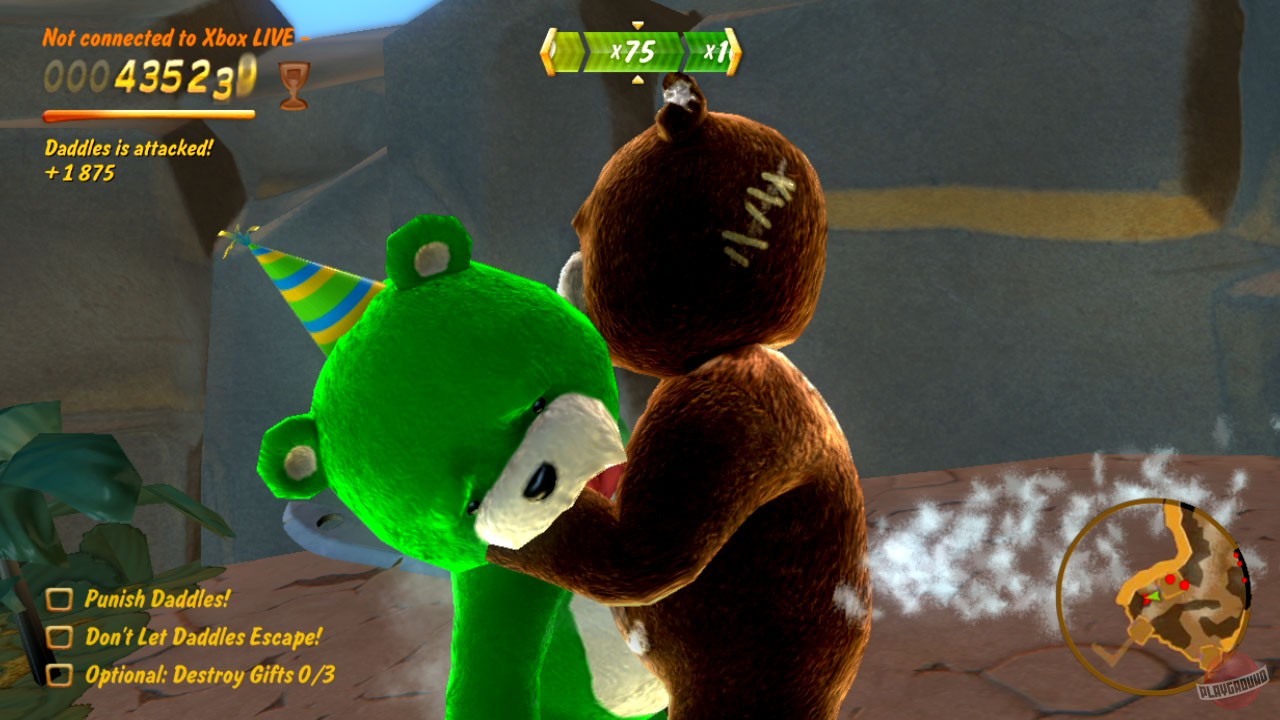Click the PLAYGROUND banner on the minimap
The image size is (1280, 720).
1233,683
